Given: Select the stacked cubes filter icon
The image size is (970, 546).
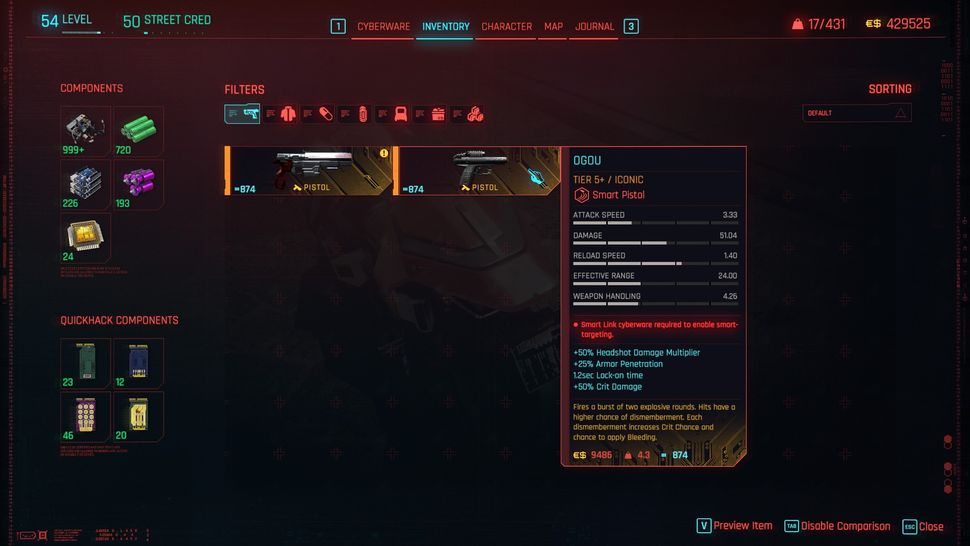Looking at the screenshot, I should point(475,114).
